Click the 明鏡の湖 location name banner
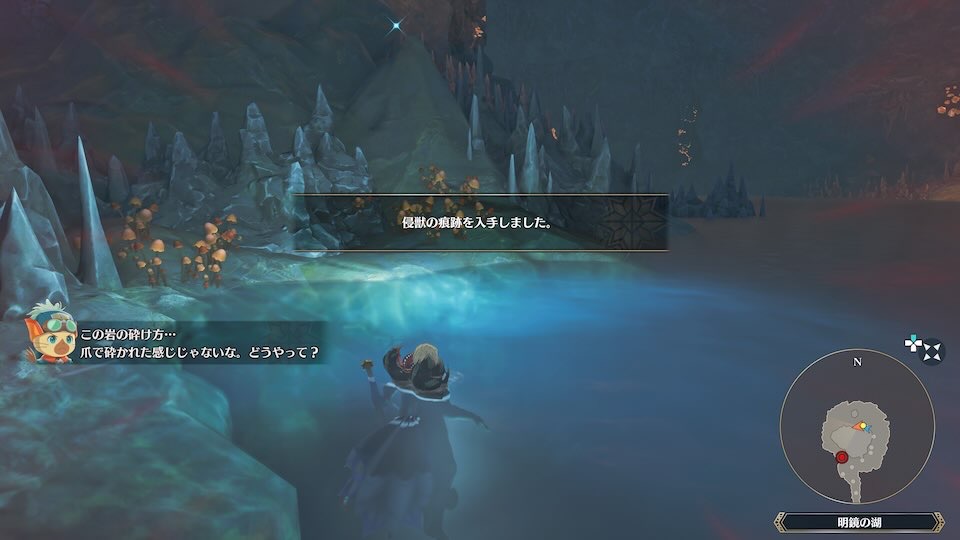This screenshot has height=540, width=960. pyautogui.click(x=858, y=521)
